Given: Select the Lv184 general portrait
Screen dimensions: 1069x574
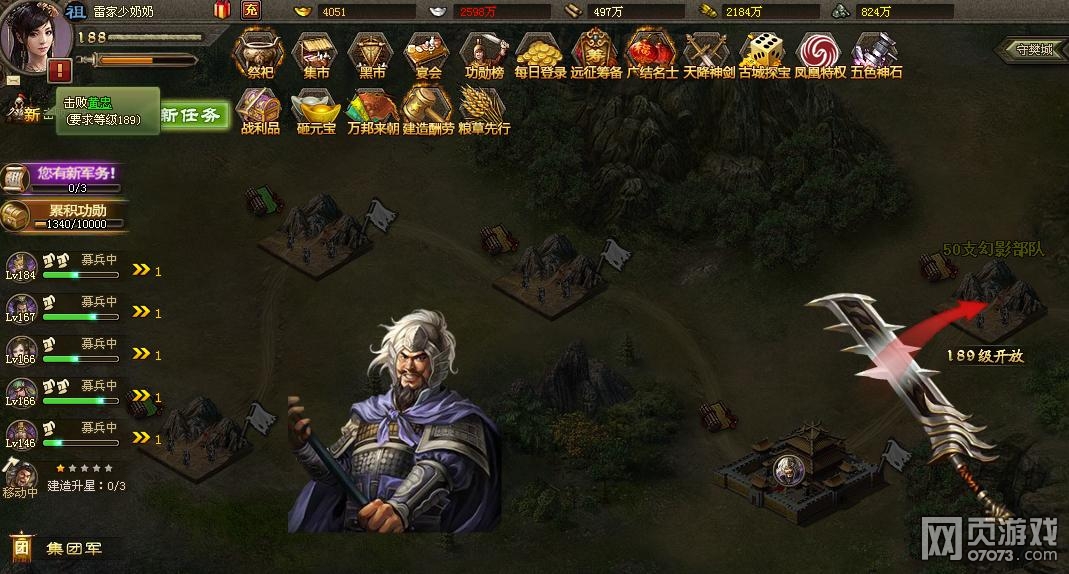Looking at the screenshot, I should point(21,268).
